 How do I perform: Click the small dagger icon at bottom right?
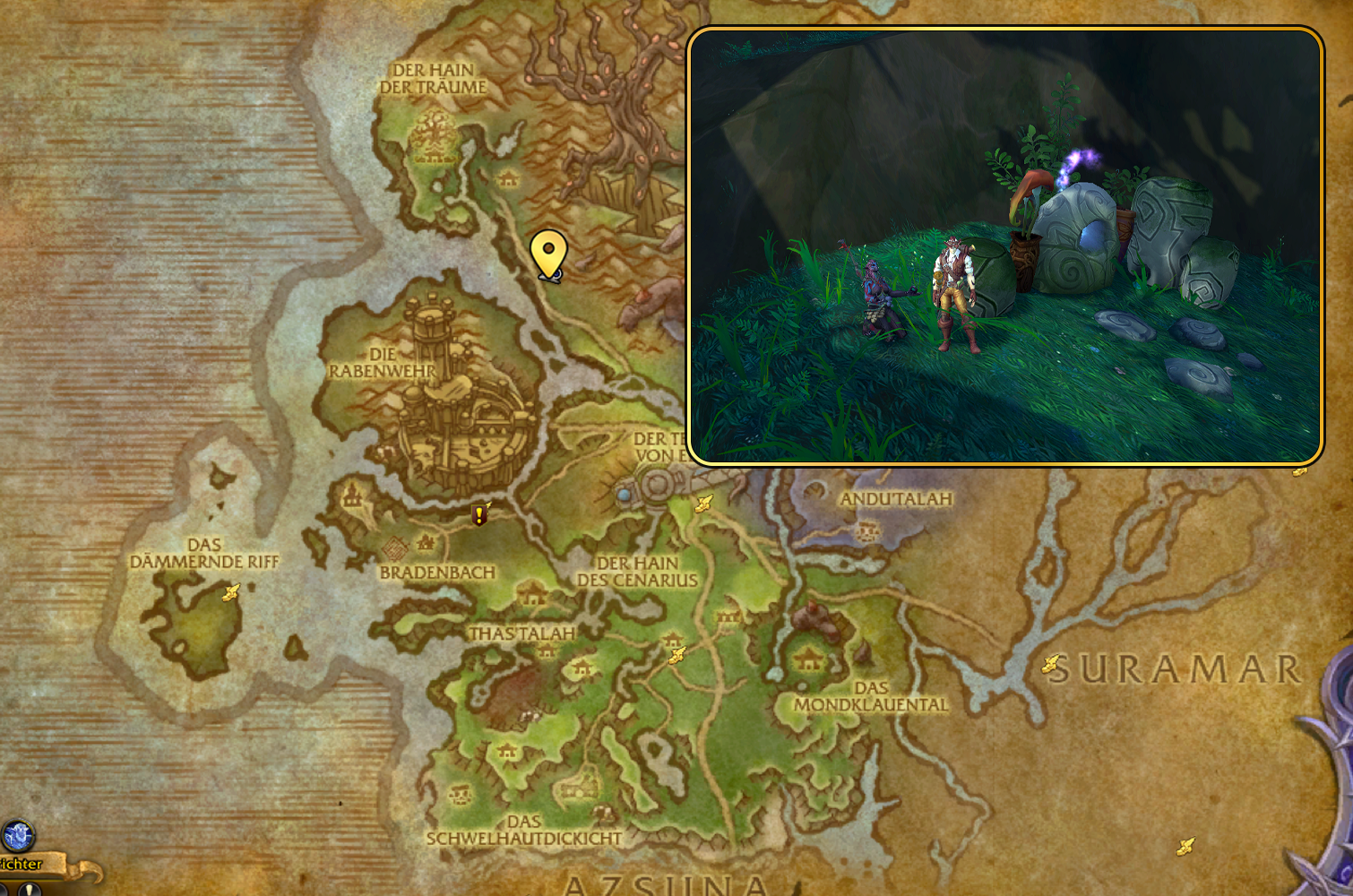coord(1187,844)
